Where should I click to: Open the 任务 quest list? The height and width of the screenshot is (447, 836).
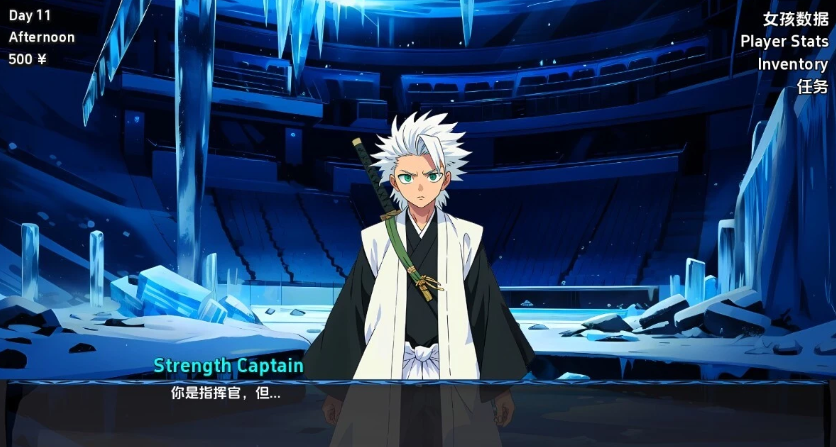coord(812,86)
